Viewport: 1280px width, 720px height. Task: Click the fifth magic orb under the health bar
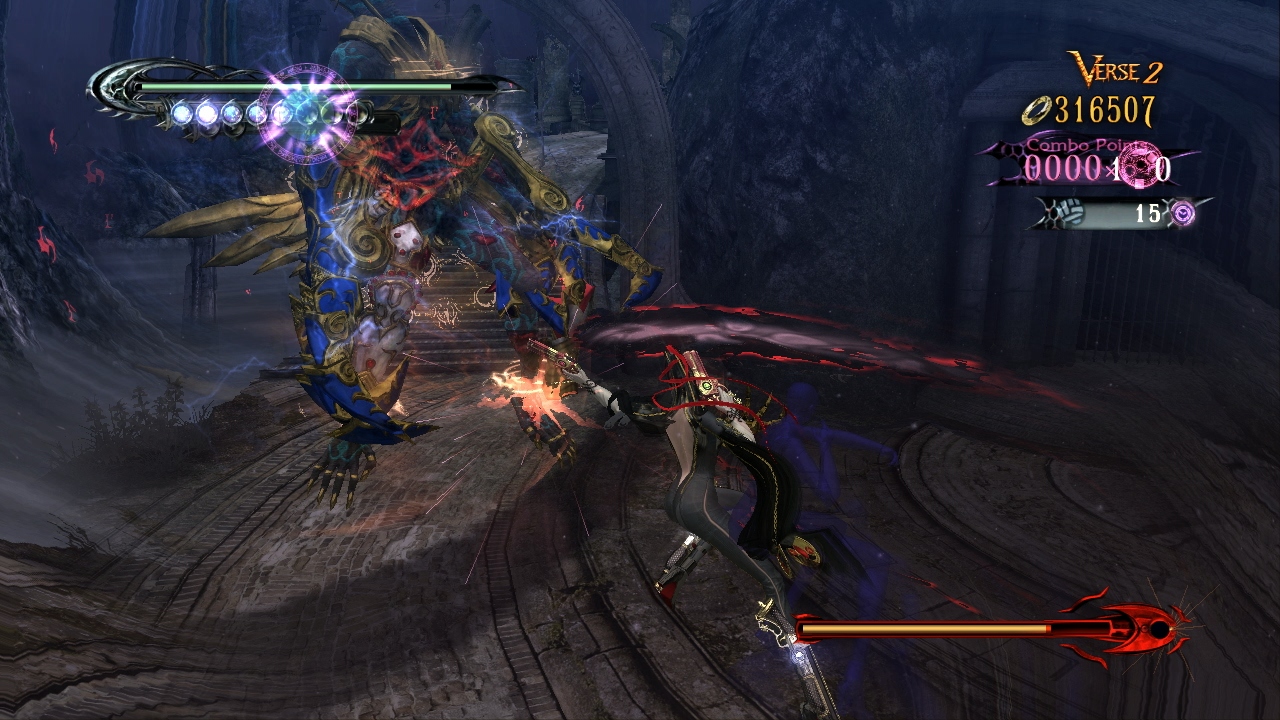point(283,112)
